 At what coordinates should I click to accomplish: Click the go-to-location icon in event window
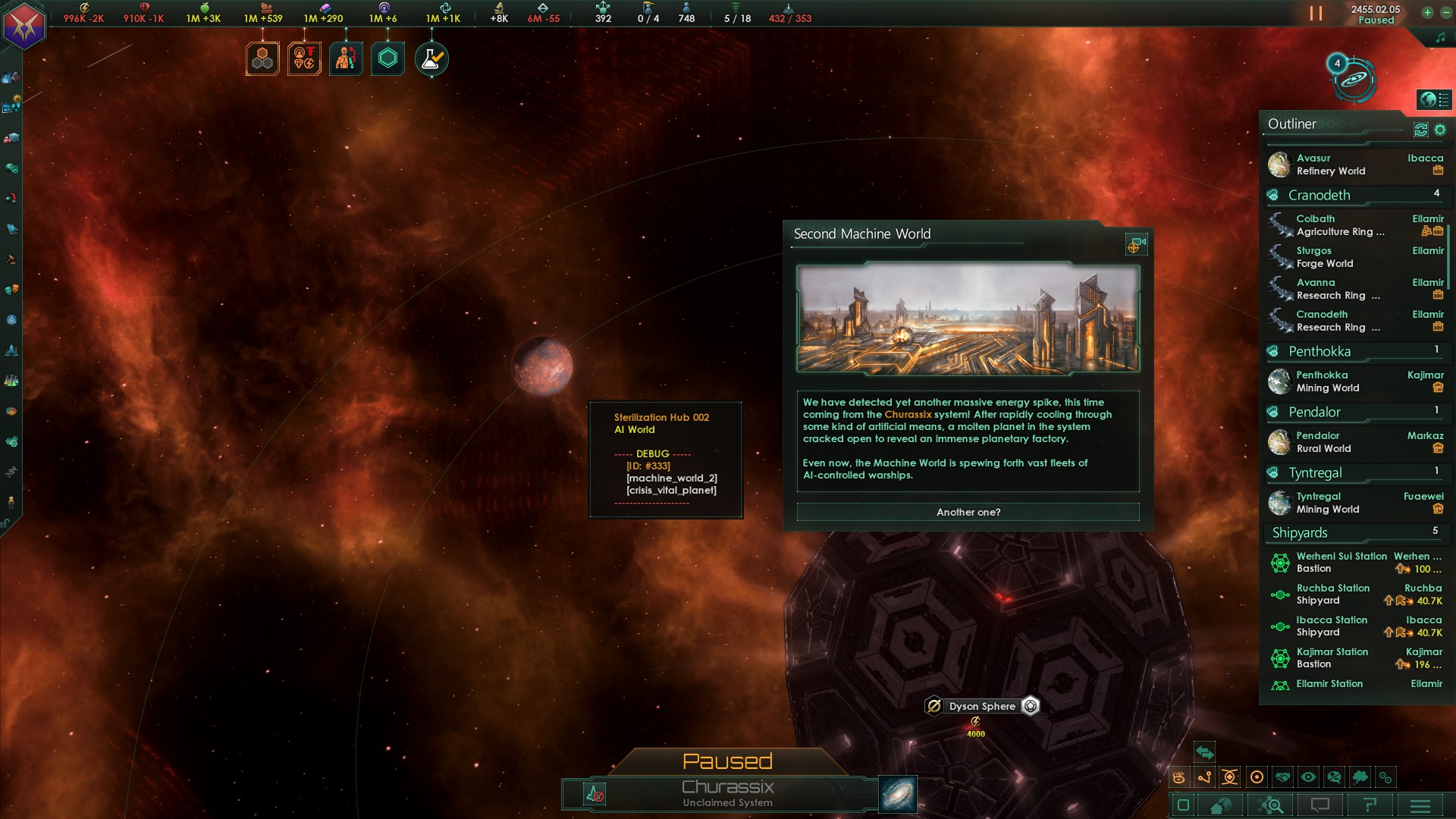pyautogui.click(x=1135, y=244)
